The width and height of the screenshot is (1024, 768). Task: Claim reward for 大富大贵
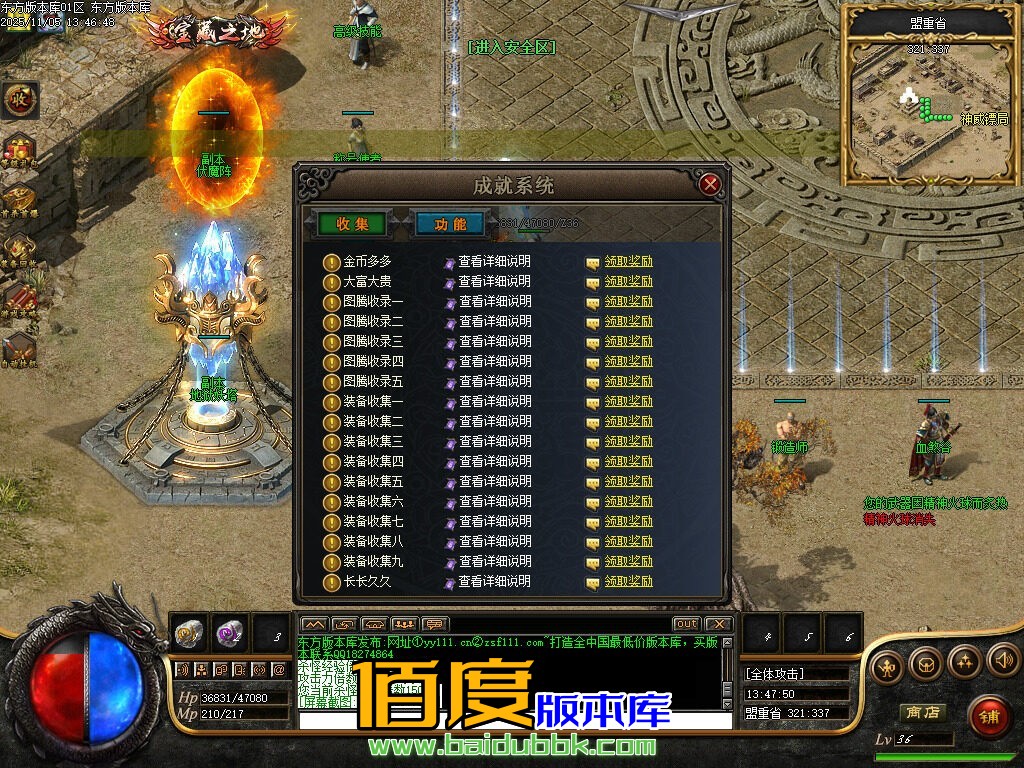click(628, 282)
